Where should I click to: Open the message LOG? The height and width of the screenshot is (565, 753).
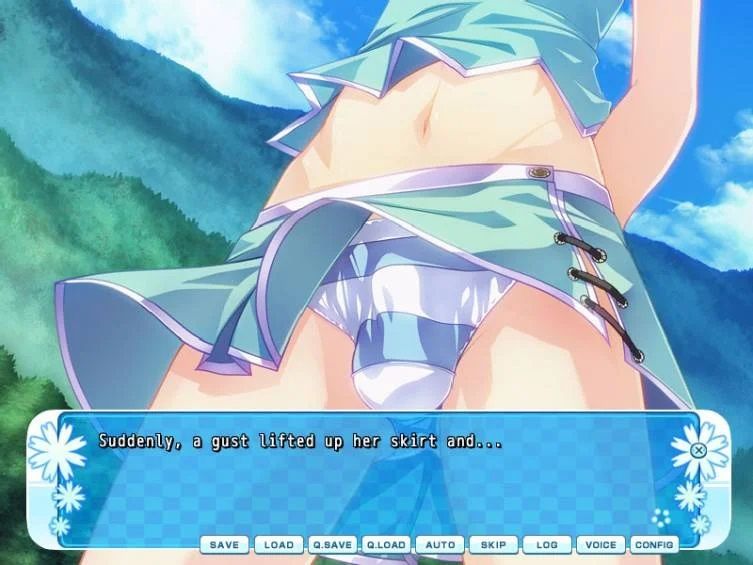(547, 545)
